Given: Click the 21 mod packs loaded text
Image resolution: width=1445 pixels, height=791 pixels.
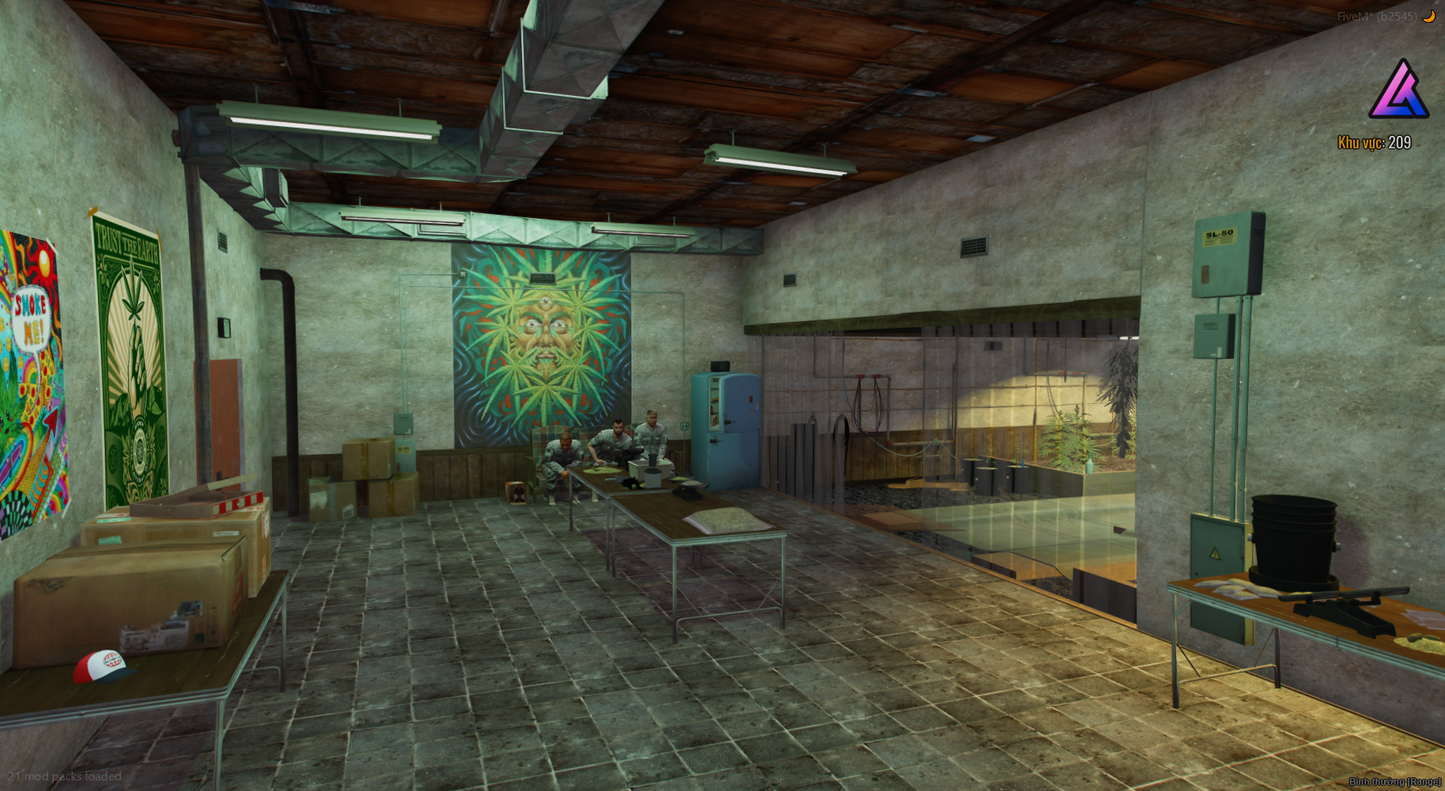Looking at the screenshot, I should 62,776.
